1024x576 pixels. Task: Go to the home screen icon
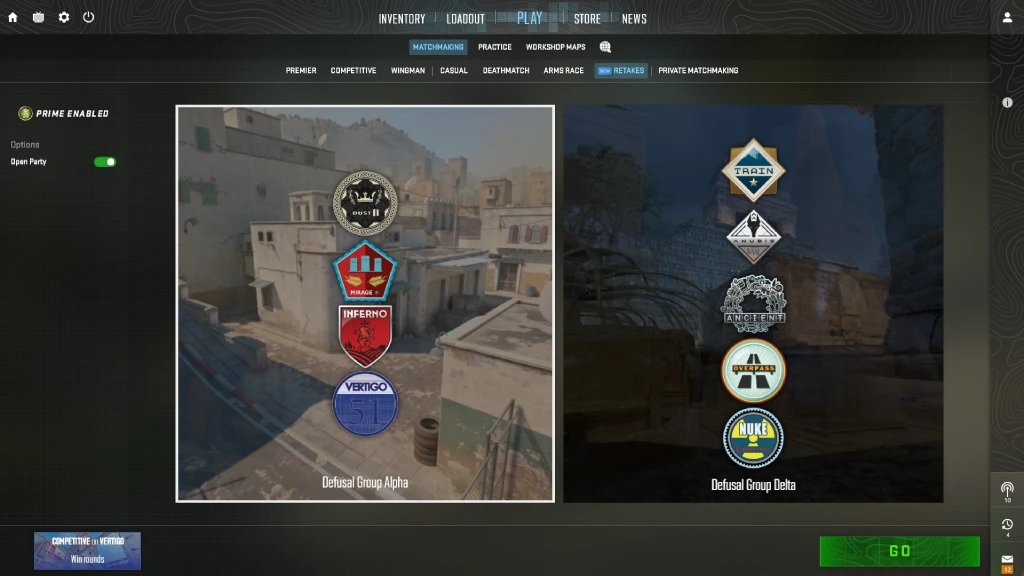[13, 17]
